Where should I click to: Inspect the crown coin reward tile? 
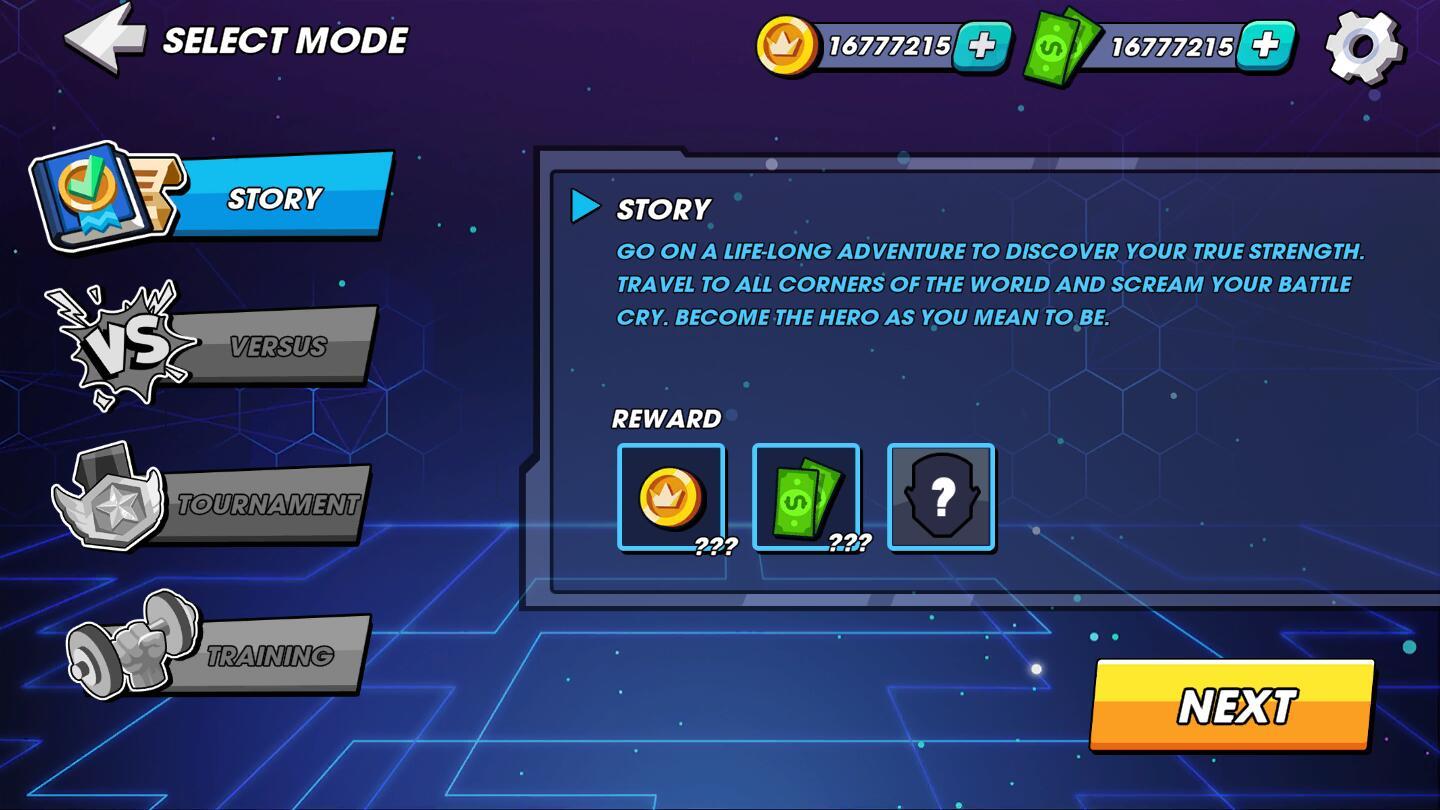click(x=671, y=497)
